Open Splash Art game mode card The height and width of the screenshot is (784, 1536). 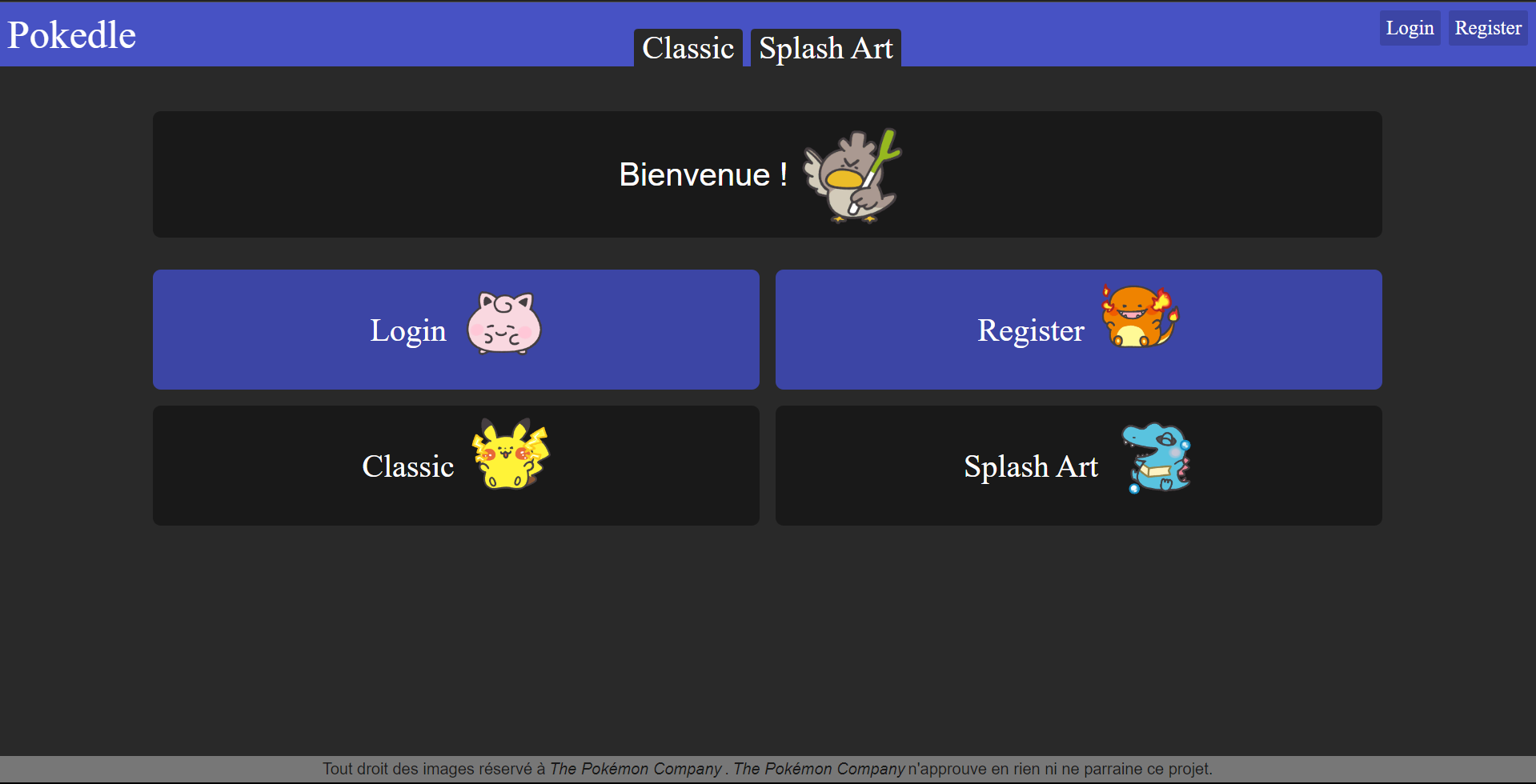pos(1078,466)
